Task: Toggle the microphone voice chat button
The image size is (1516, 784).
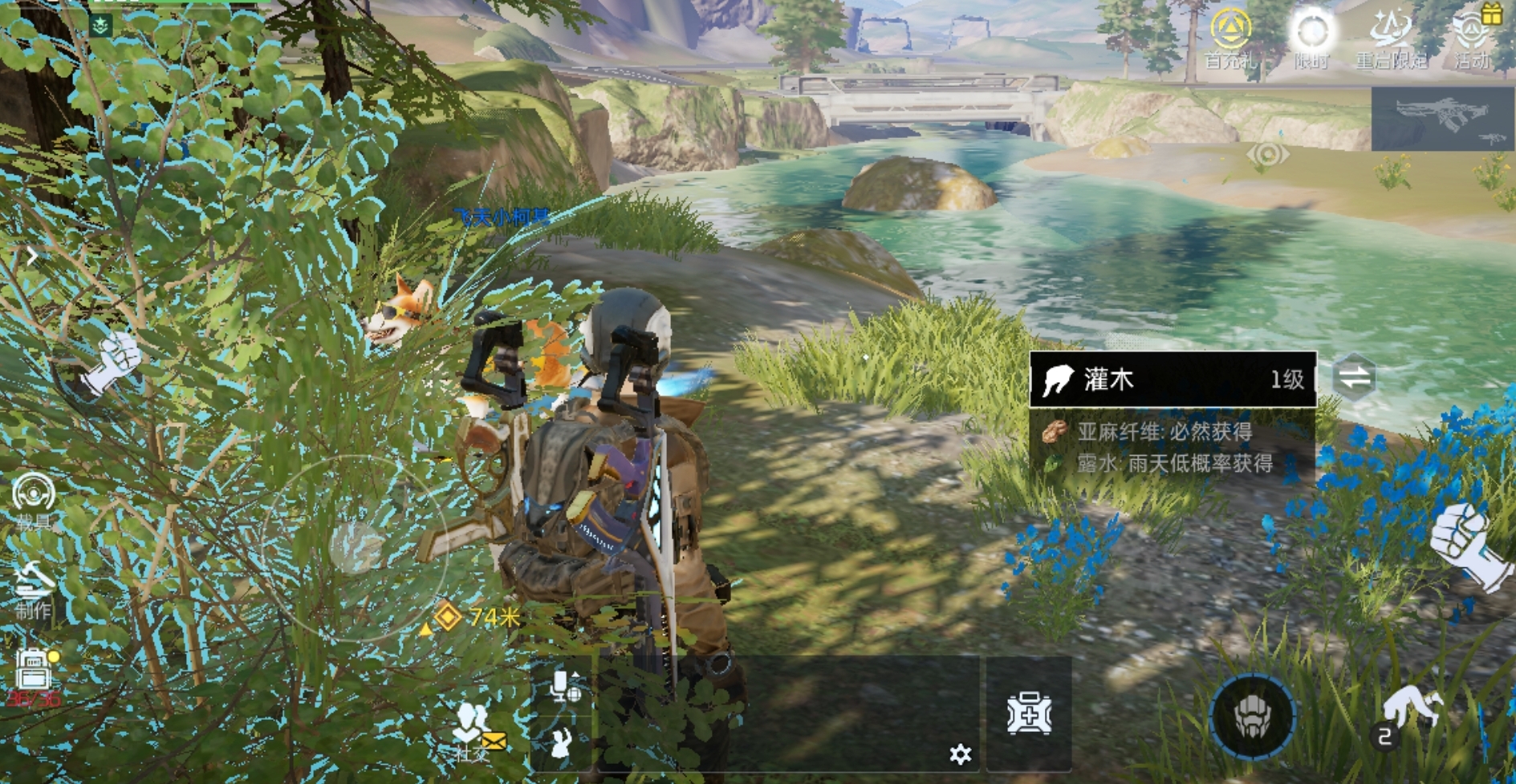Action: point(563,687)
